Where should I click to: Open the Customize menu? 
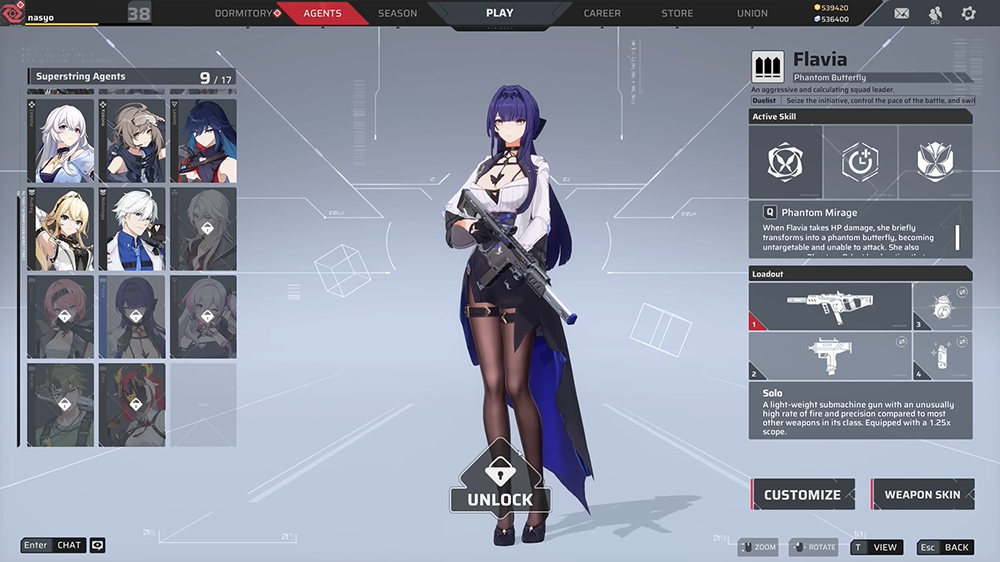point(803,494)
